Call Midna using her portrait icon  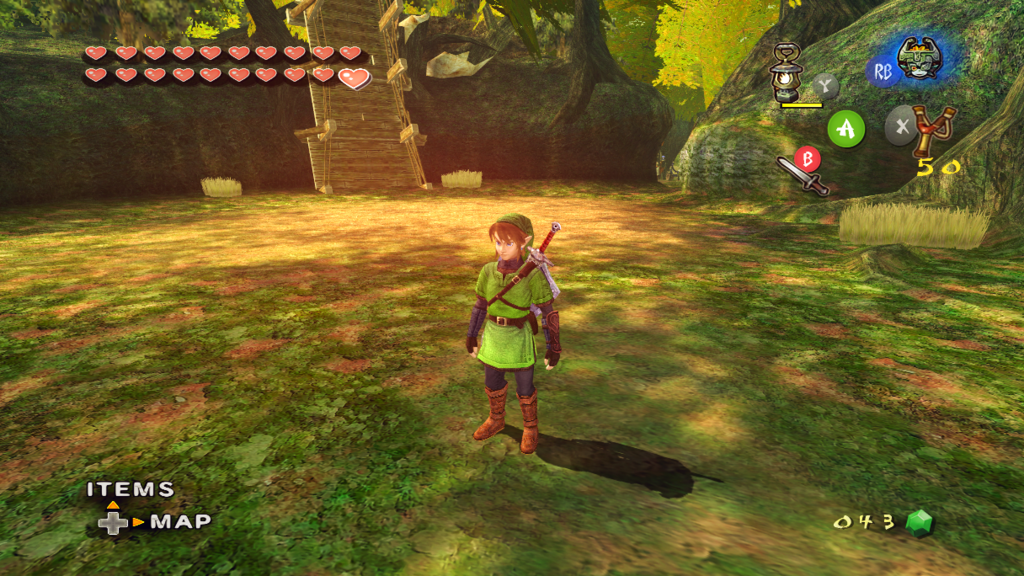point(919,59)
